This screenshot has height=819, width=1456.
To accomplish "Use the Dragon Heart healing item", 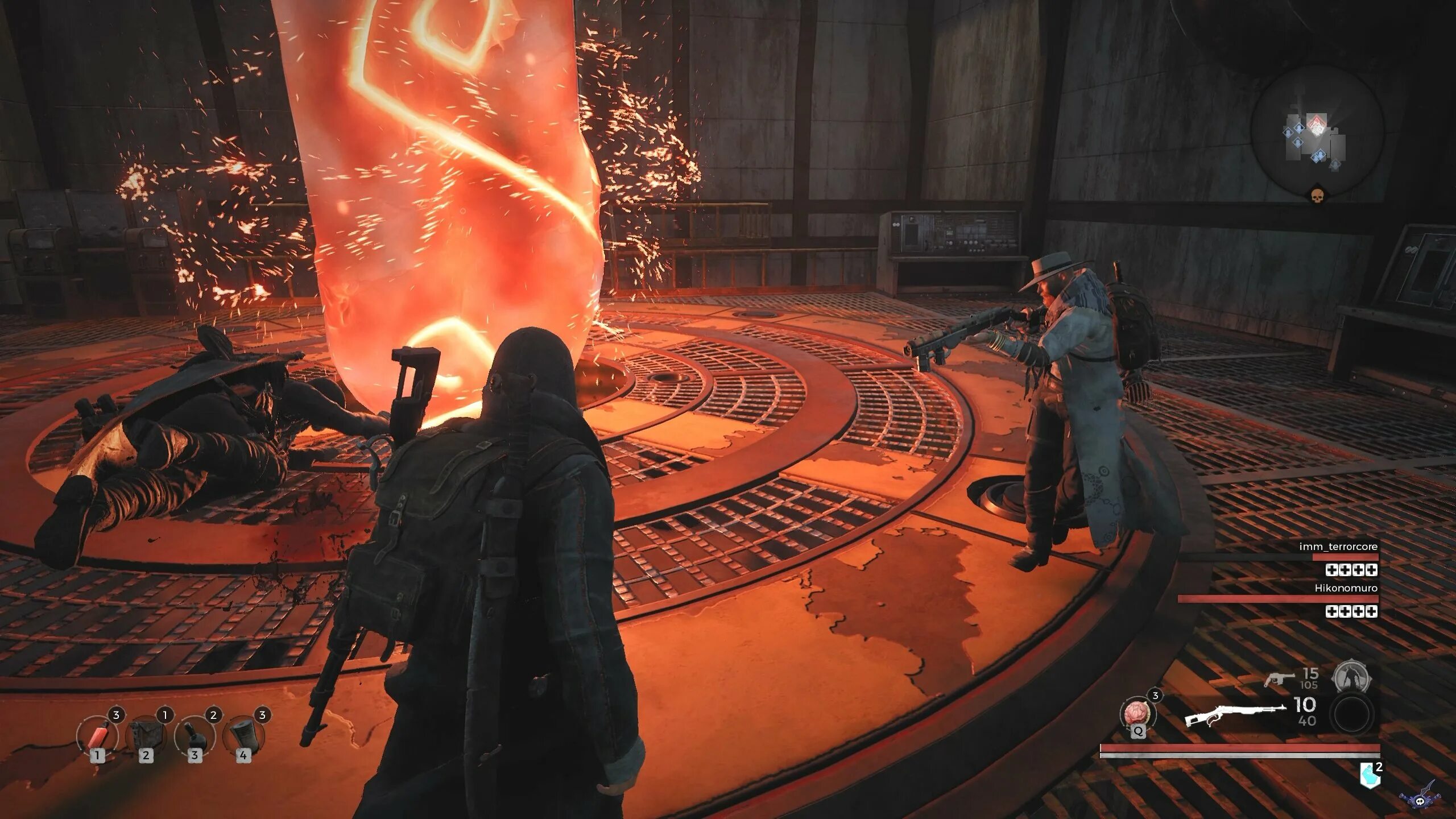I will pos(1137,714).
